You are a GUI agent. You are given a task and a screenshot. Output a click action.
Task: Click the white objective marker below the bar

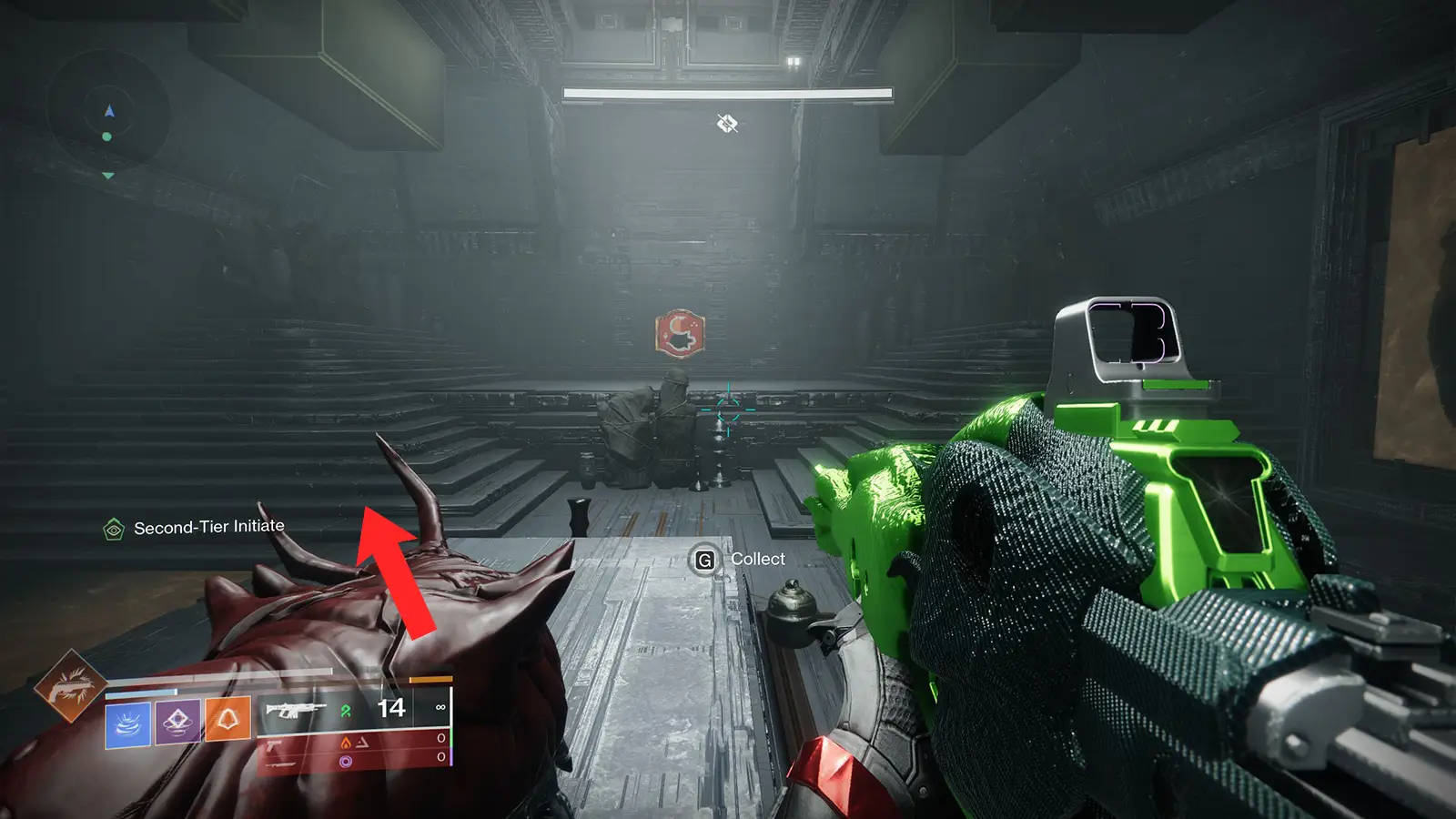tap(726, 123)
